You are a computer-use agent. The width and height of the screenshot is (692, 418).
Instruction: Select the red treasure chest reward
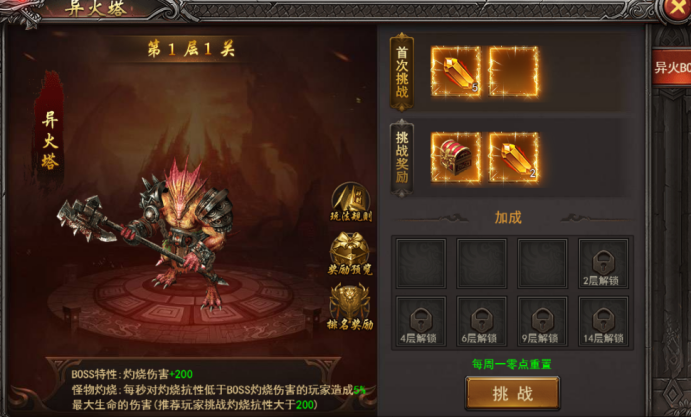coord(455,157)
